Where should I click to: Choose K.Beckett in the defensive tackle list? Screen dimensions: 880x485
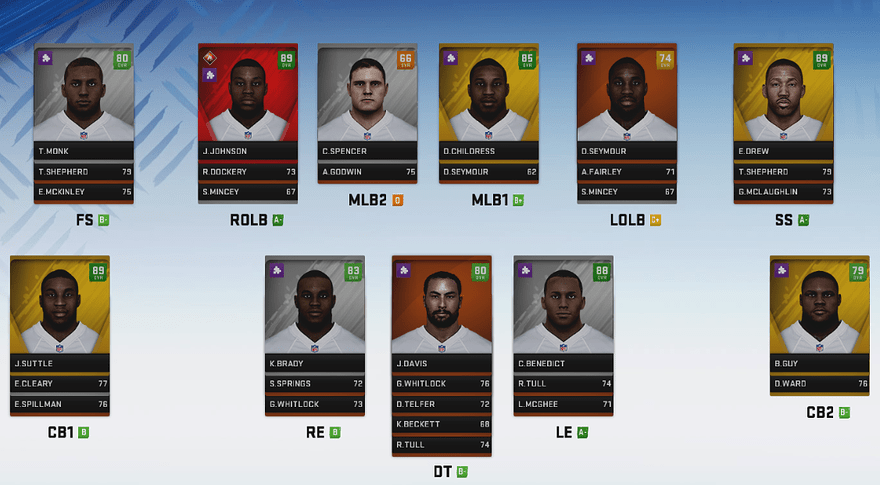tap(442, 424)
